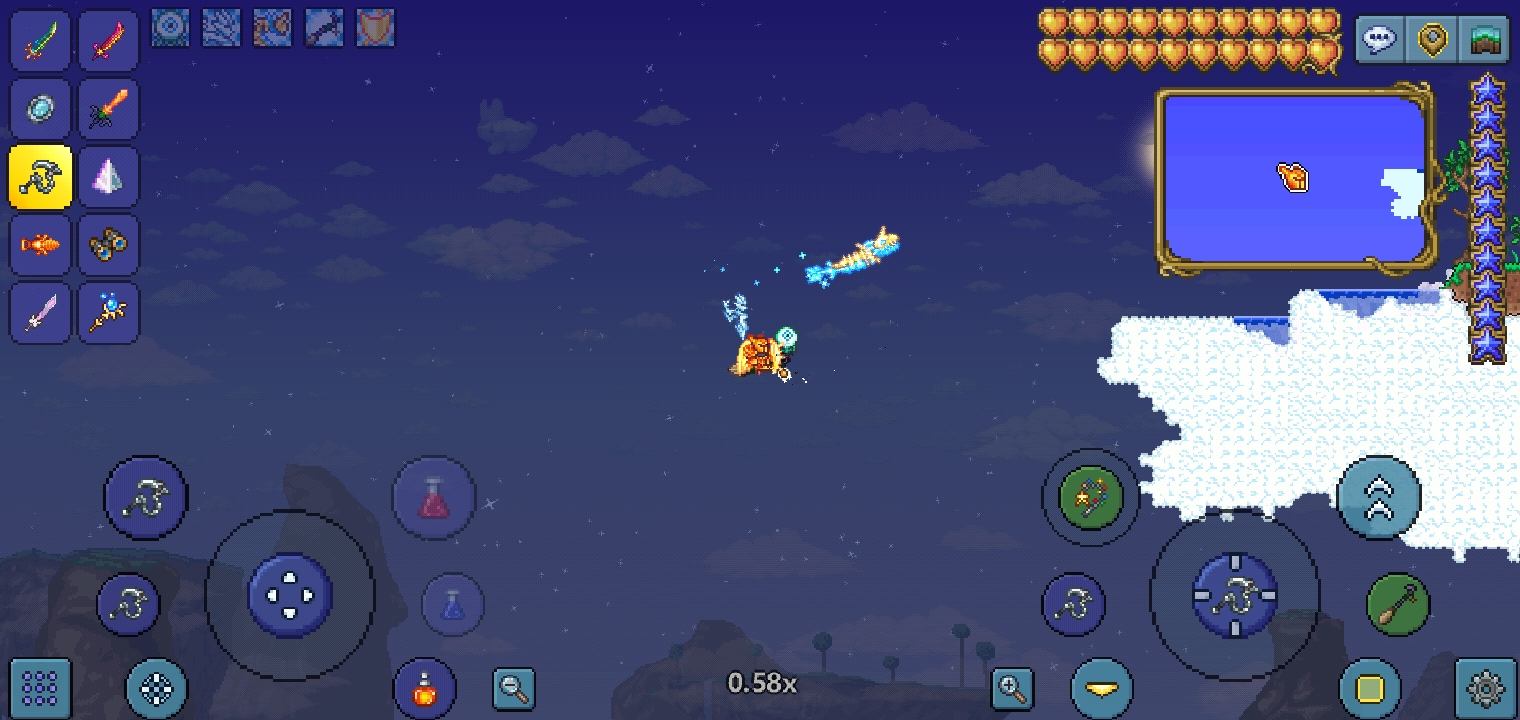The image size is (1520, 720).
Task: Open the map pin button
Action: click(1433, 41)
